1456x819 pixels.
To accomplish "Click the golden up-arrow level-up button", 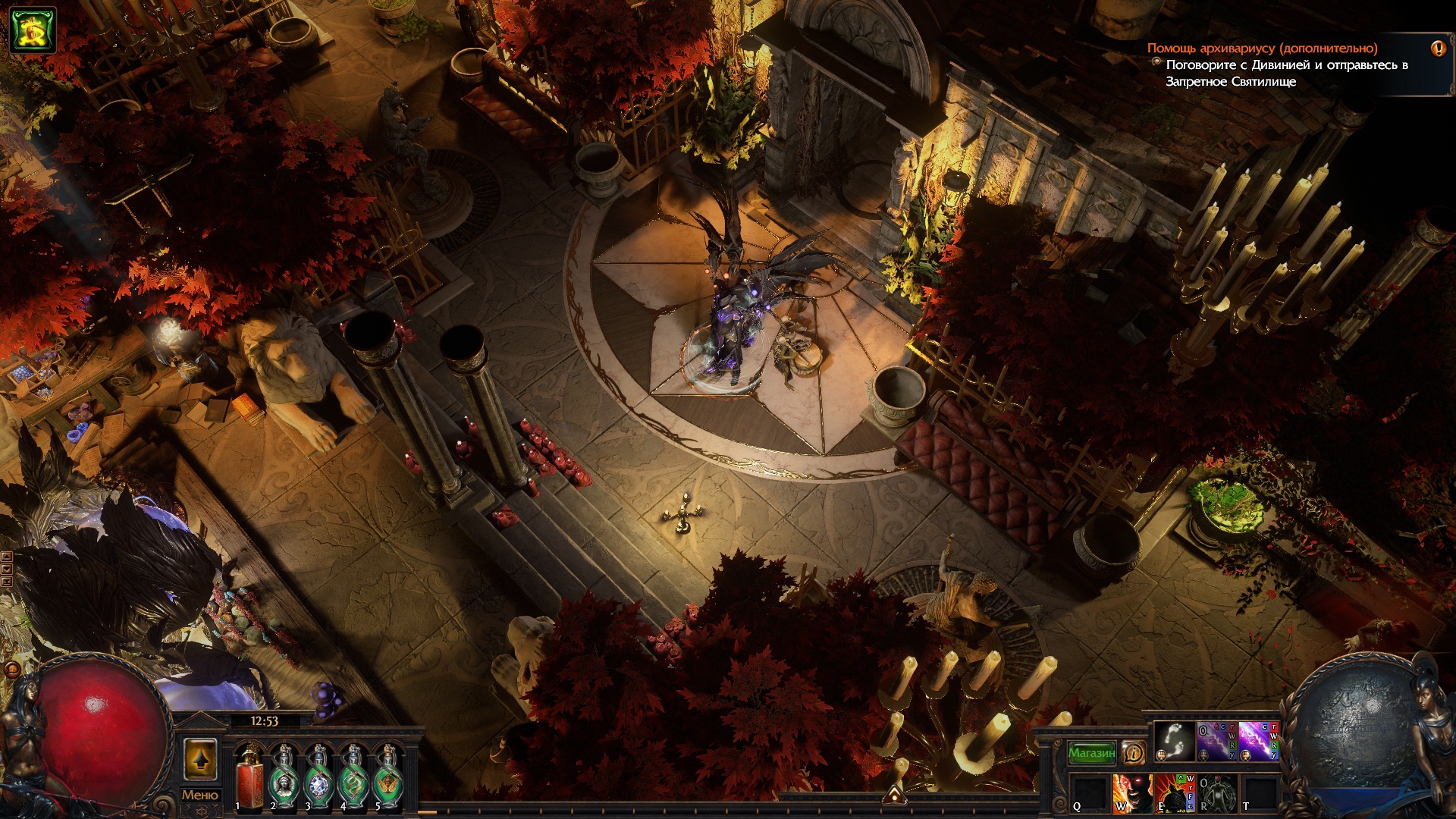I will tap(200, 759).
